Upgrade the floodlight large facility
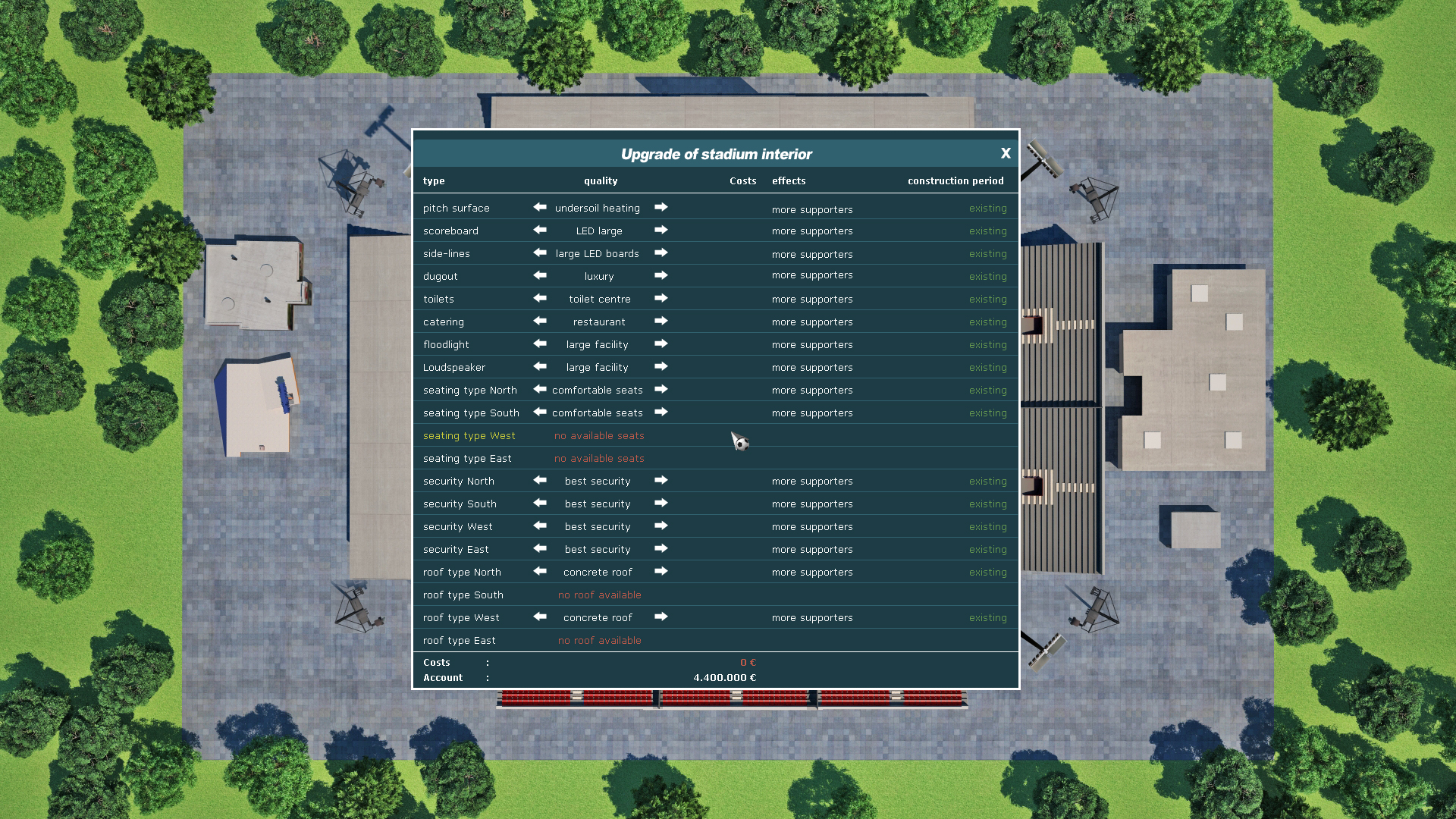 661,344
